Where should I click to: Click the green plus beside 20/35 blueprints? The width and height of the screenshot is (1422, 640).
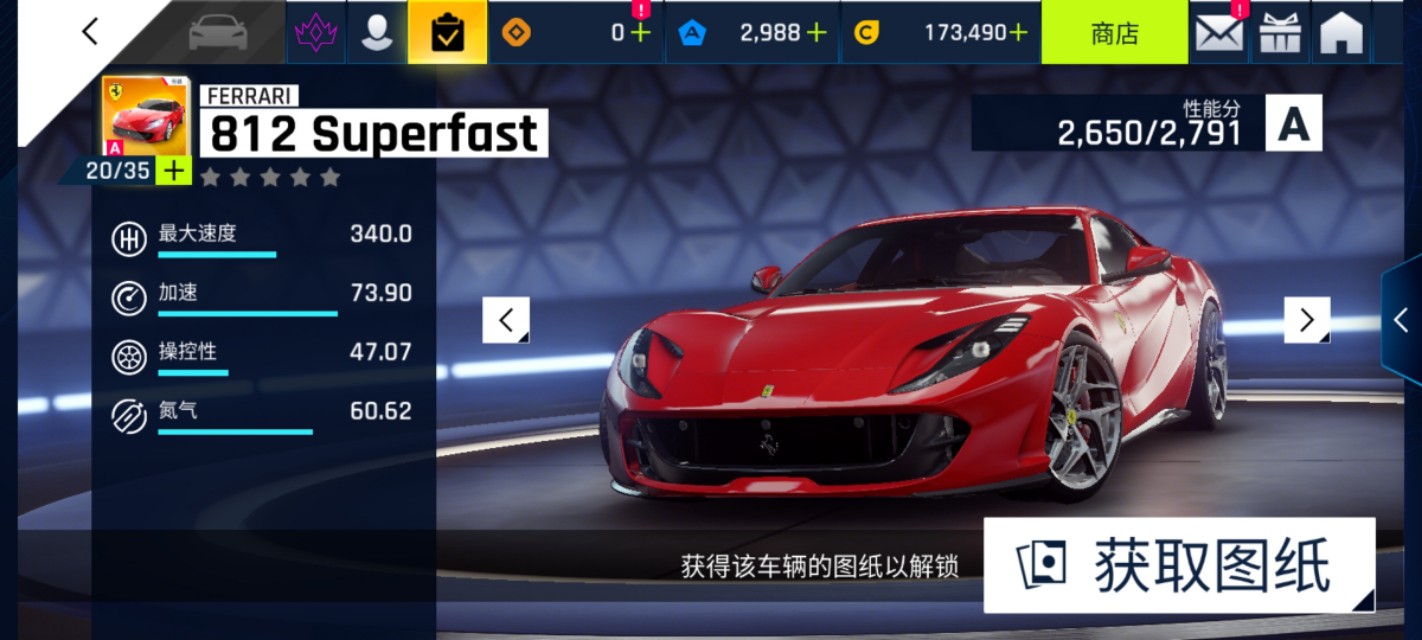tap(174, 171)
